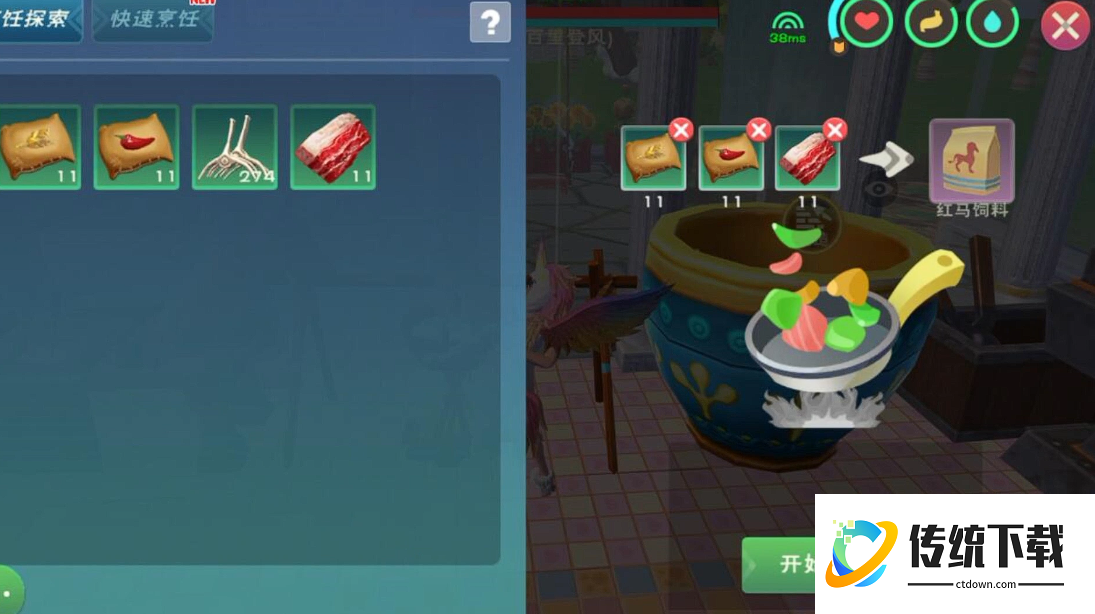
Task: Toggle the eye icon beside the recipe
Action: click(879, 188)
